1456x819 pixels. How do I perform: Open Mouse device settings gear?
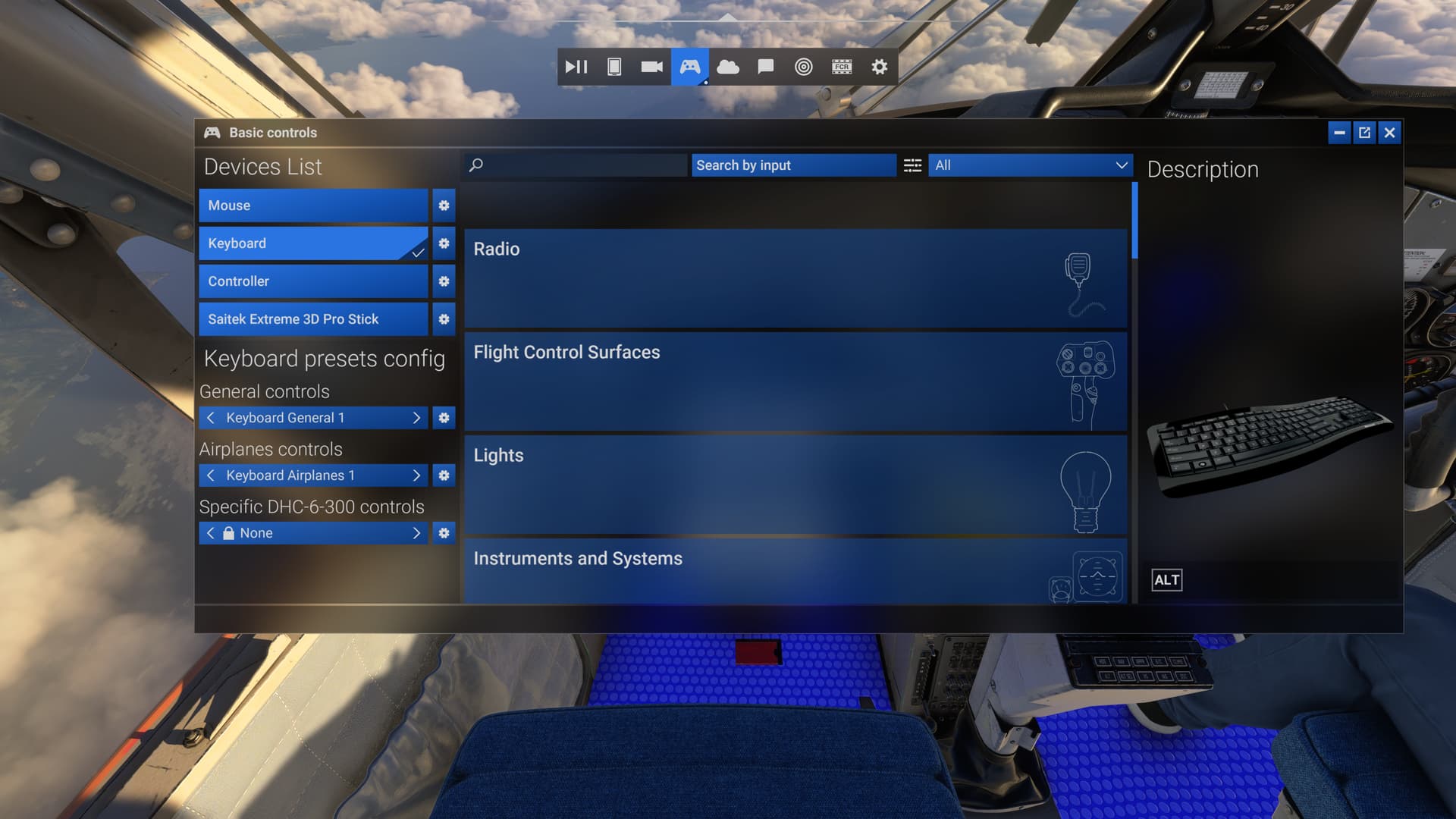click(x=444, y=206)
